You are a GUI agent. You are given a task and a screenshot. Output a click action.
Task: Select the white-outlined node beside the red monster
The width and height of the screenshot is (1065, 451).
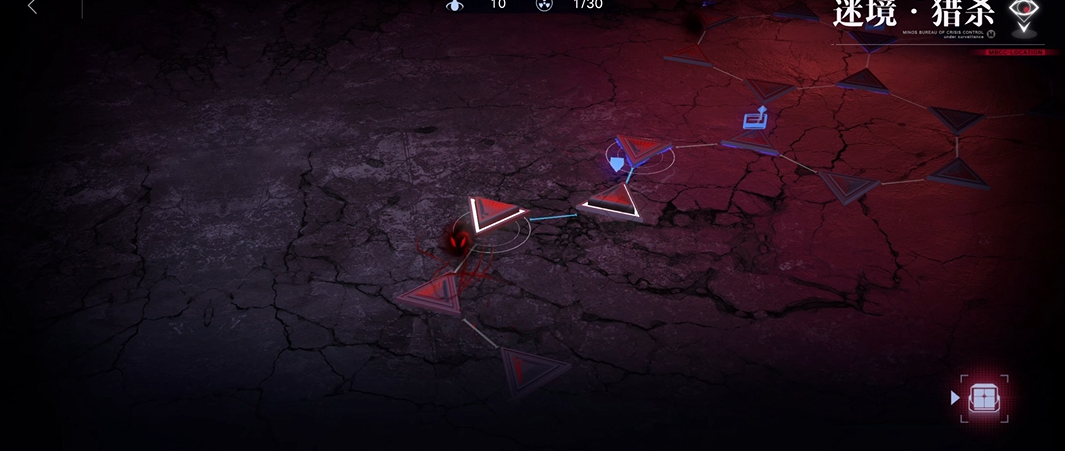coord(495,213)
